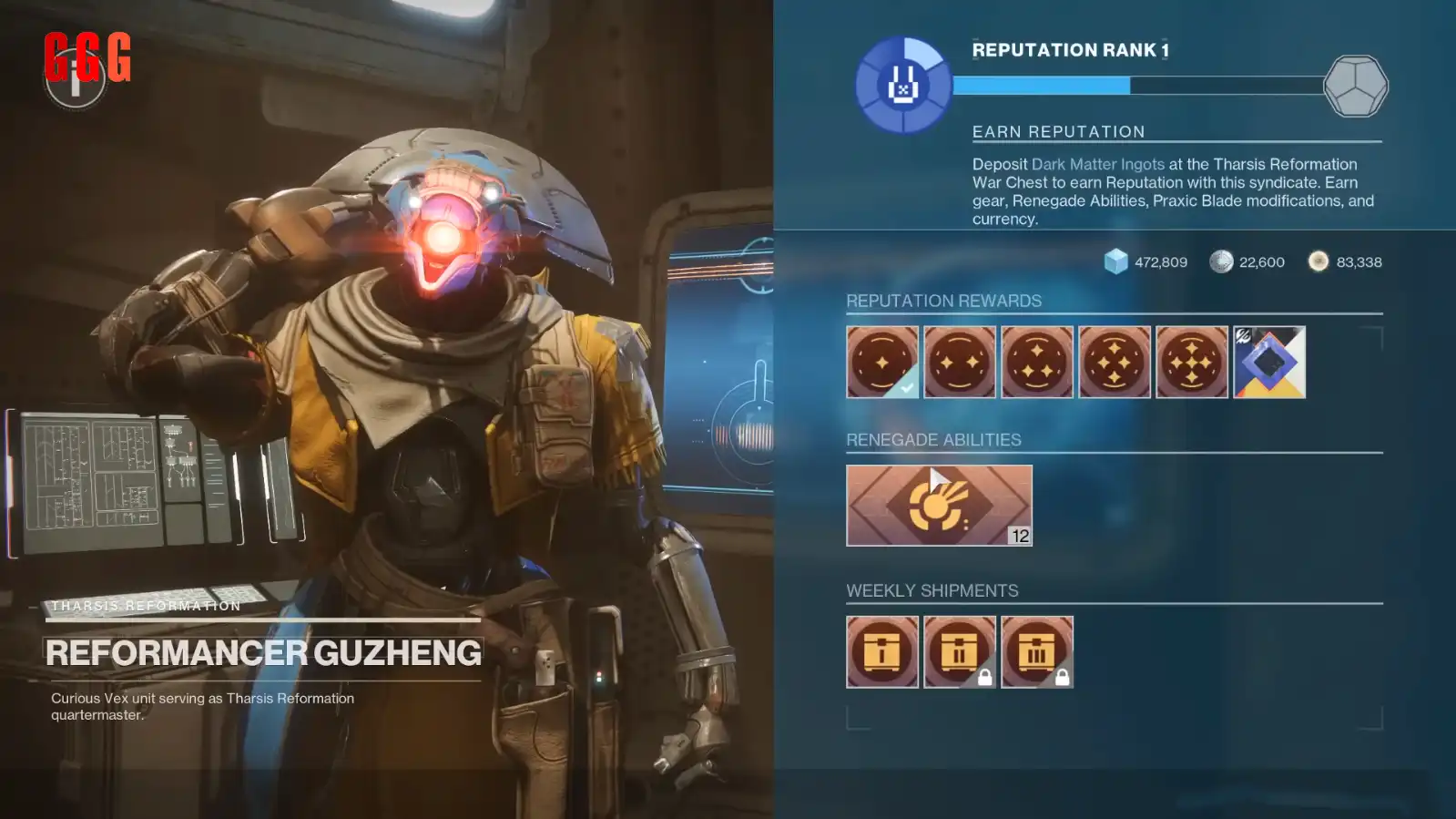The image size is (1456, 819).
Task: Select locked weekly shipment III crate
Action: [1036, 651]
